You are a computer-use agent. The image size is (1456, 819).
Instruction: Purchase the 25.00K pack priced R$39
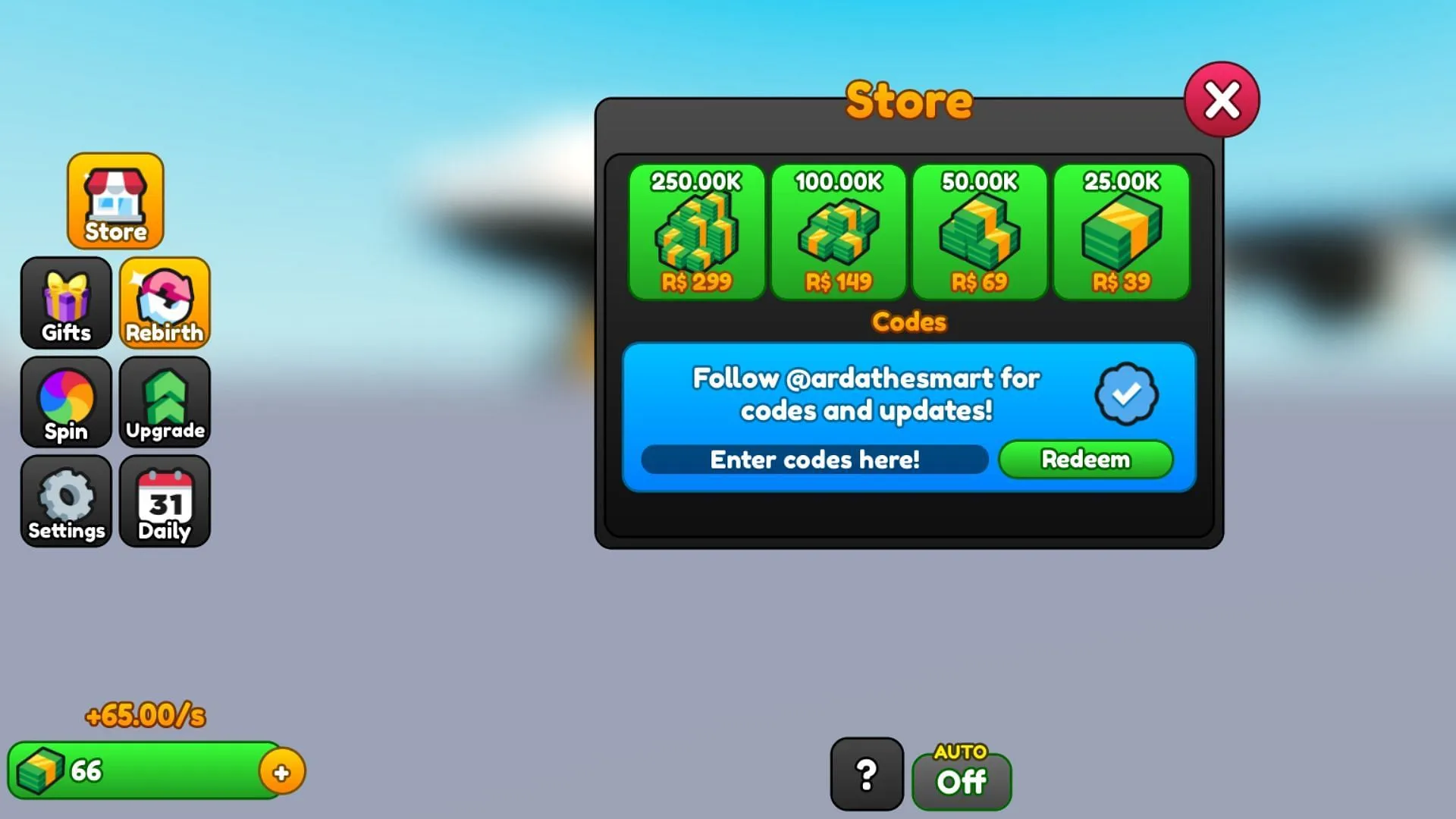pyautogui.click(x=1120, y=233)
